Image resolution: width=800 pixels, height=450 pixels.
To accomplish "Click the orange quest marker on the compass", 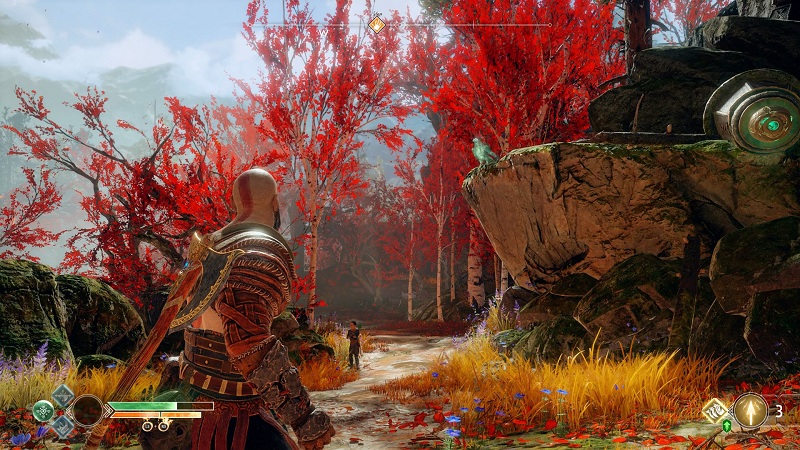I will pos(376,24).
